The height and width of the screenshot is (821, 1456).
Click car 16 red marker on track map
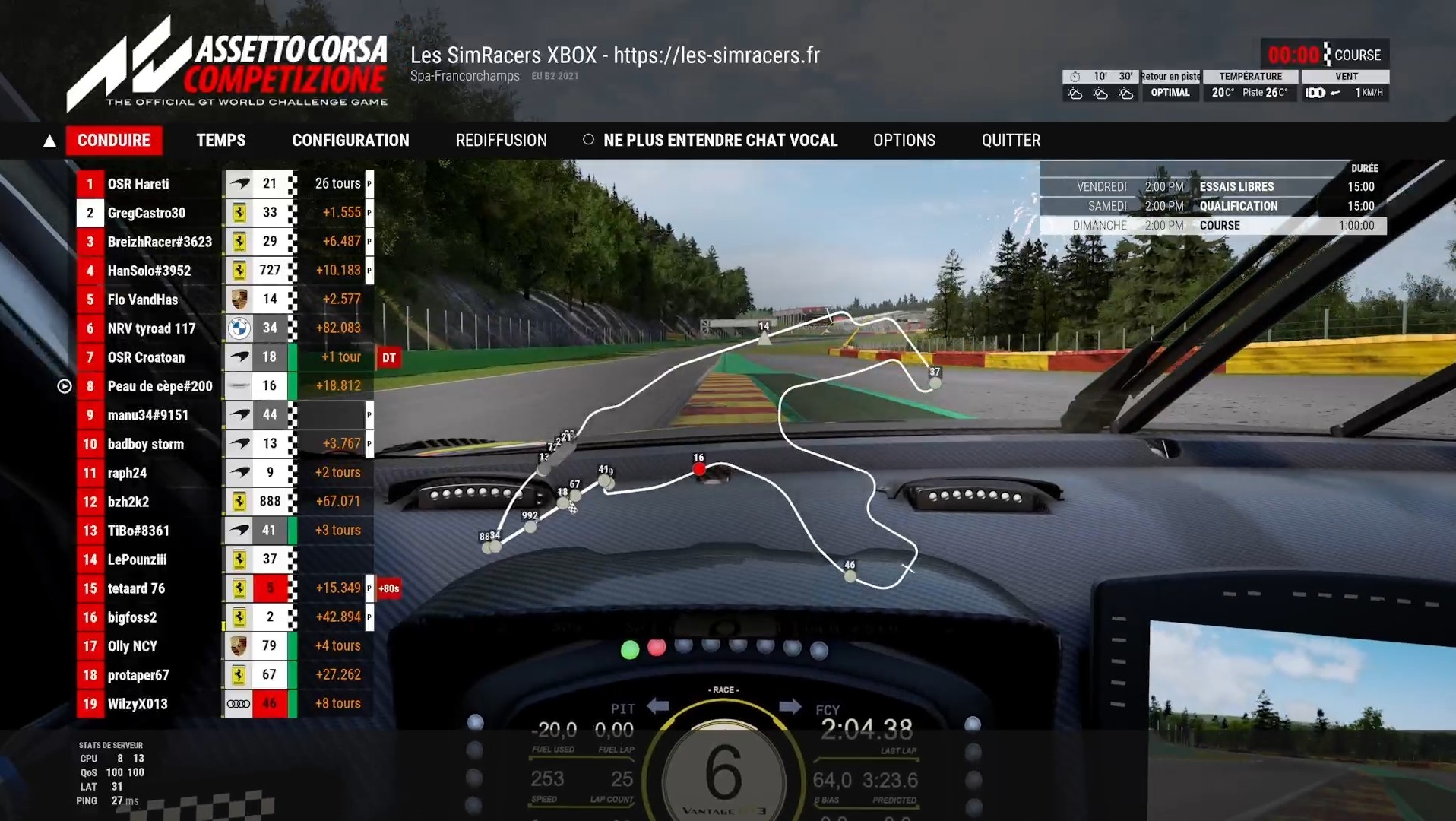(699, 470)
